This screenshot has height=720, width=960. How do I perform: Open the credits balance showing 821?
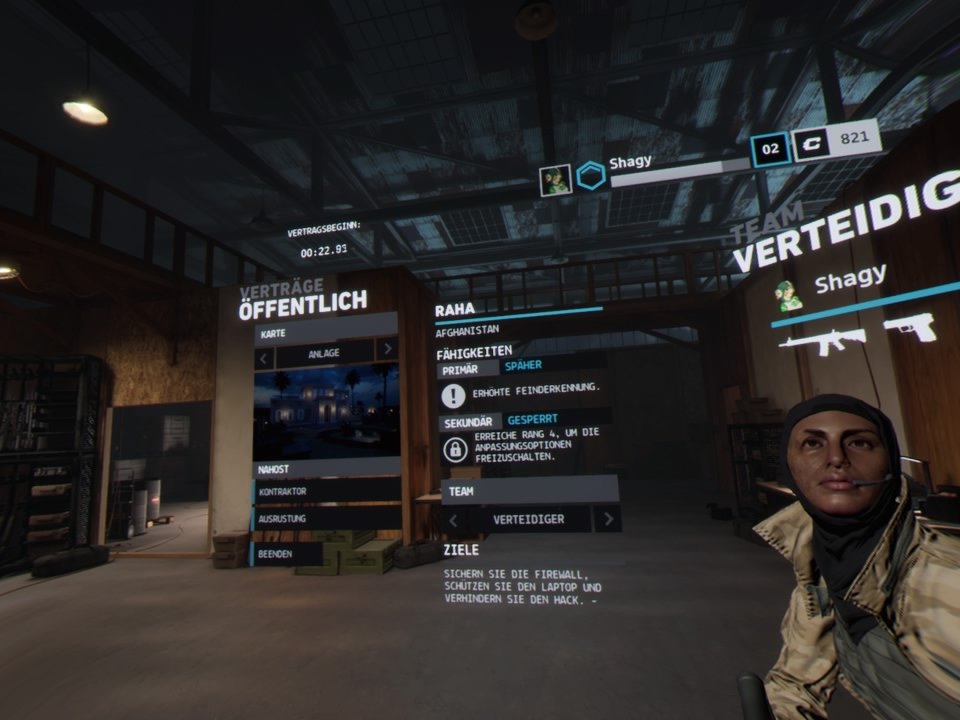(x=836, y=141)
